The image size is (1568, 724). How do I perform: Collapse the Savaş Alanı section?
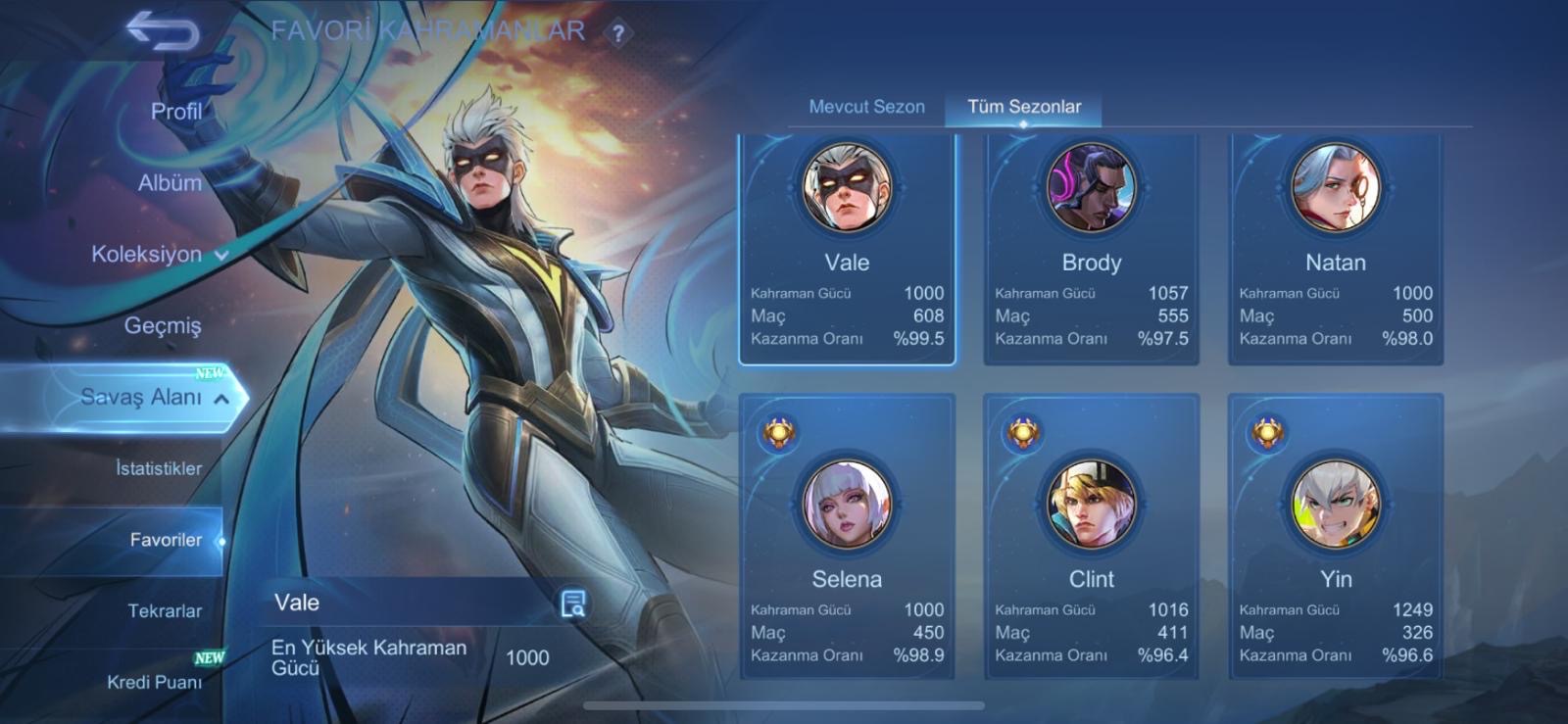pos(155,397)
